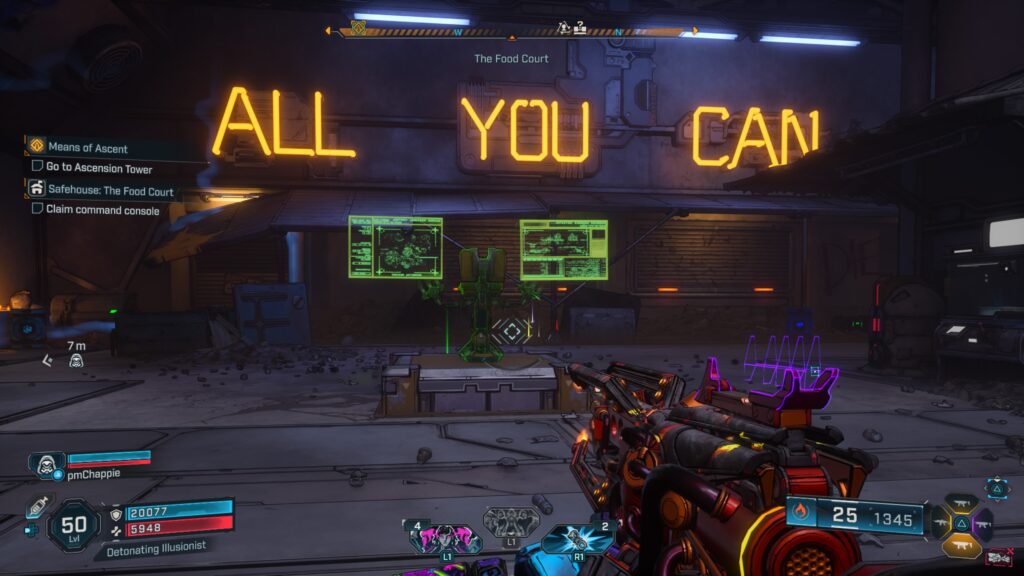
Task: Open the Safehouse: The Food Court objective
Action: coord(110,190)
